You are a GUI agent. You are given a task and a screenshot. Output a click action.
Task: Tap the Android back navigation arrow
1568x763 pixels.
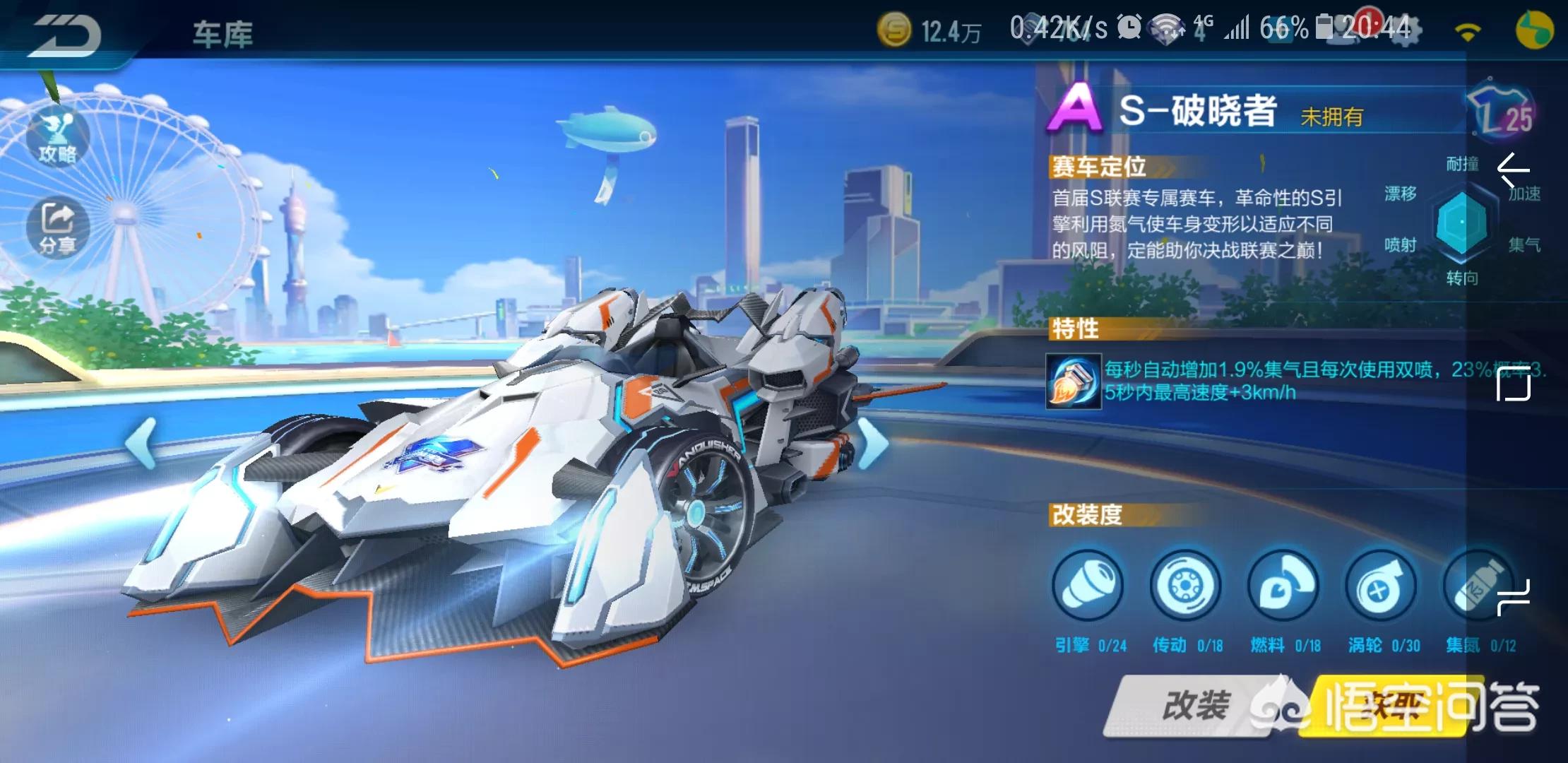tap(1514, 170)
